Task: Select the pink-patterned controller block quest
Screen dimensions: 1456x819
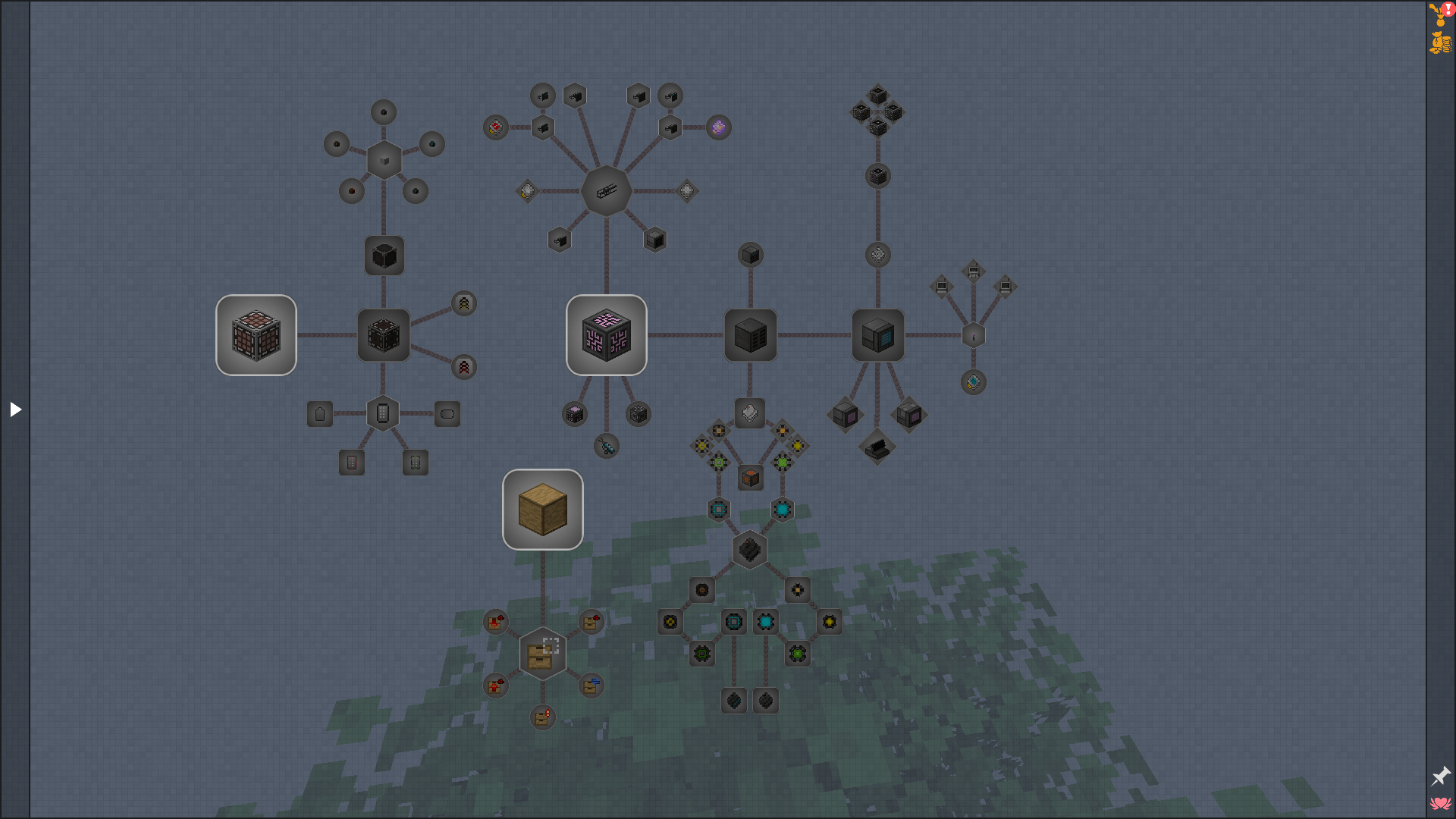Action: (607, 335)
